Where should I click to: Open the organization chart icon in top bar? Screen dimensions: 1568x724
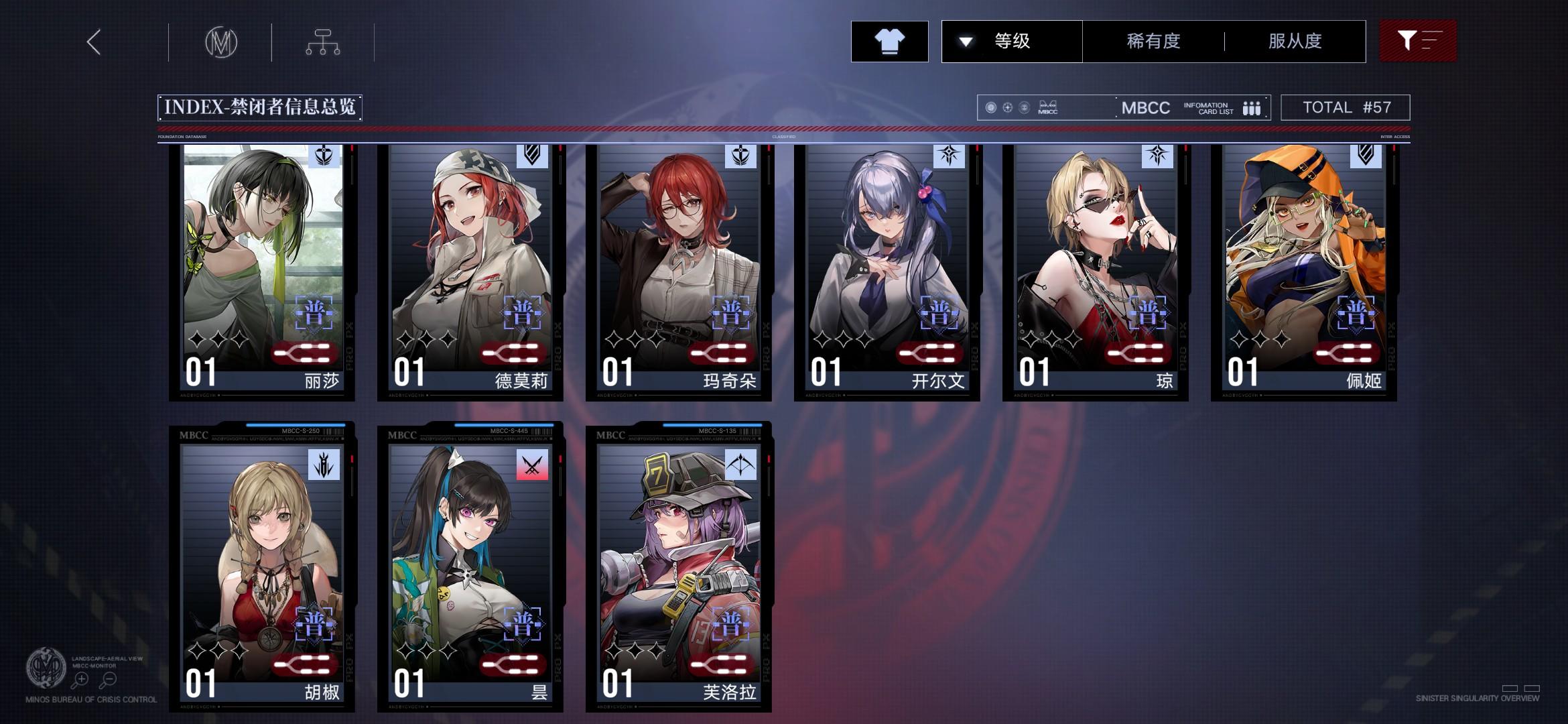pos(324,42)
